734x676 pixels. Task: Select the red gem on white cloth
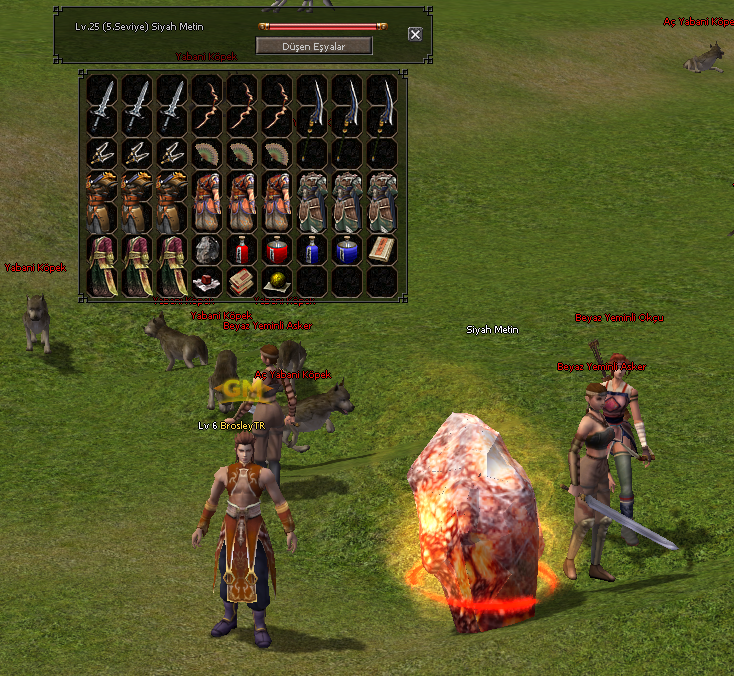pyautogui.click(x=206, y=282)
